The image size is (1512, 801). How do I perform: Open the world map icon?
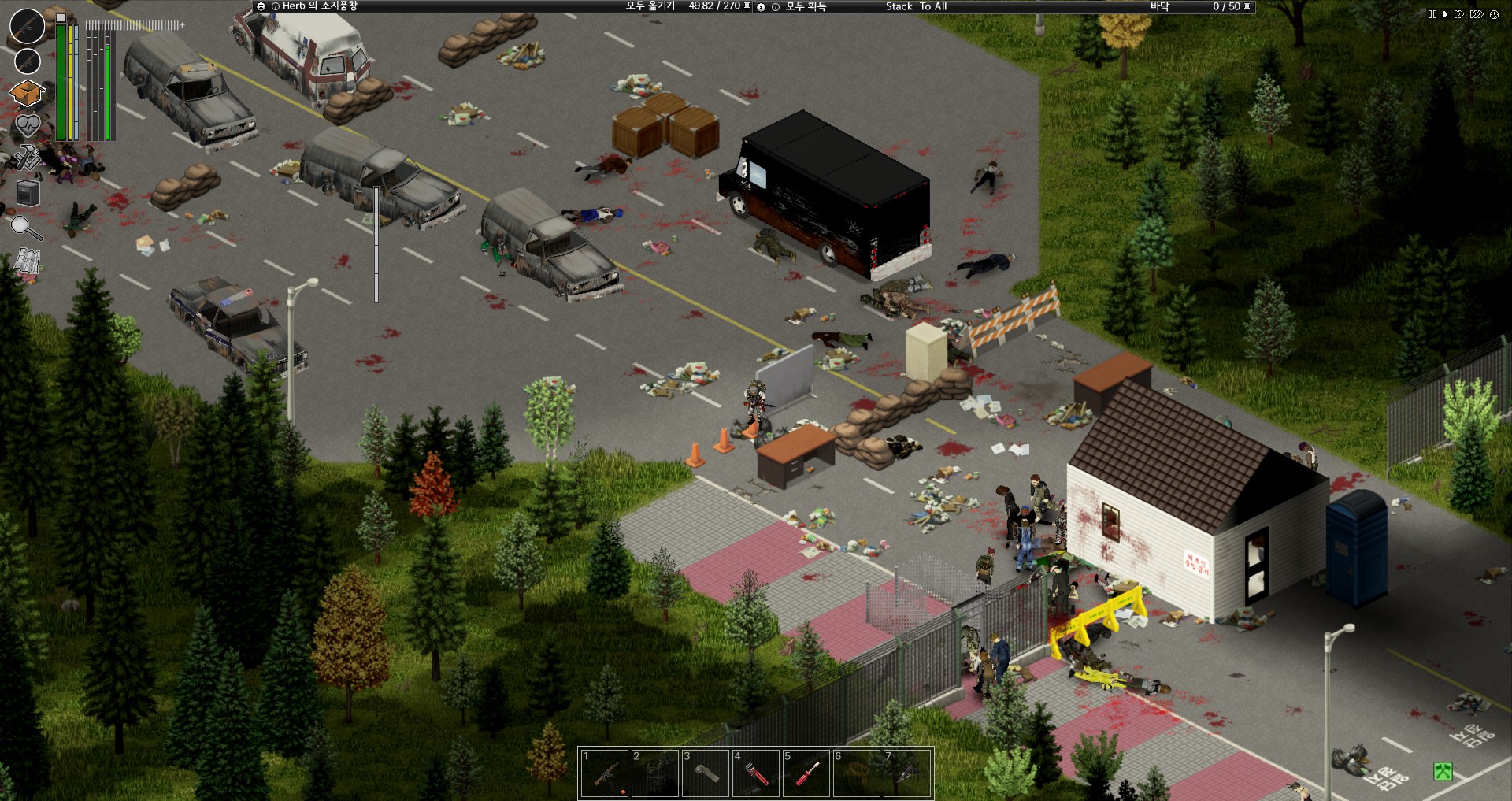click(28, 261)
